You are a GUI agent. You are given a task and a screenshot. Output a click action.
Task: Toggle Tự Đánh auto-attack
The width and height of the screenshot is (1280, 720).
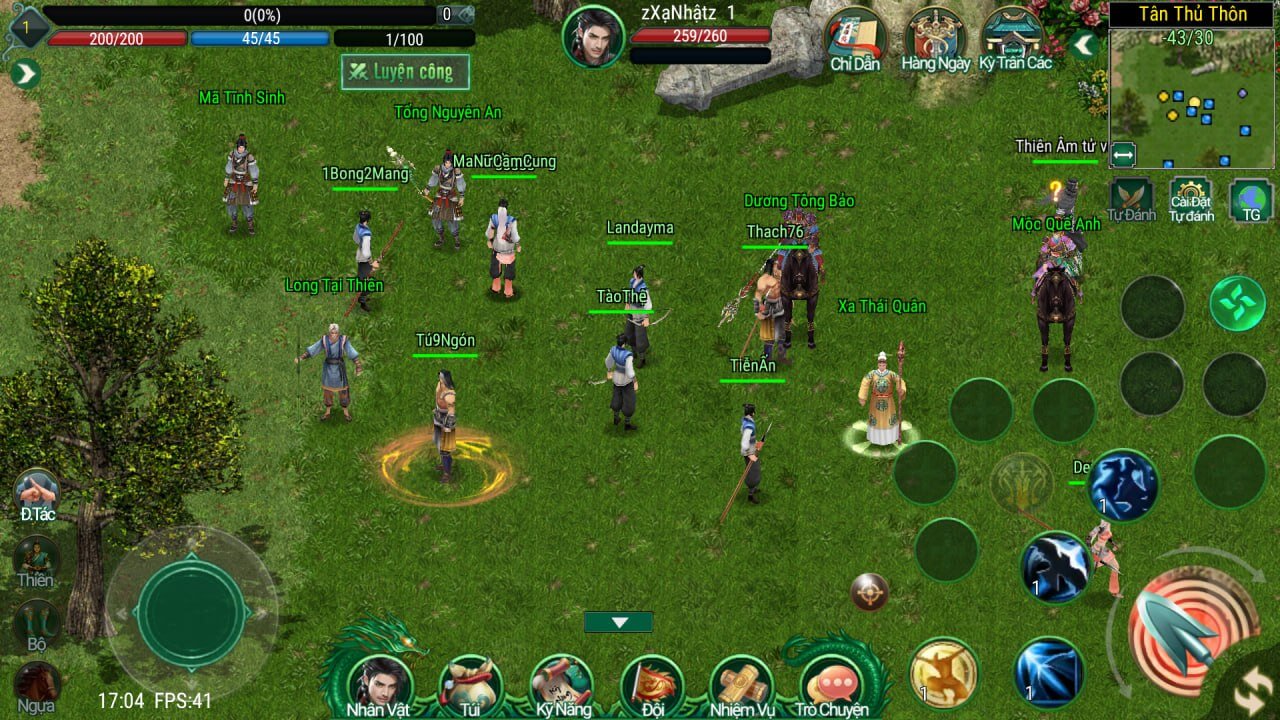pos(1131,199)
